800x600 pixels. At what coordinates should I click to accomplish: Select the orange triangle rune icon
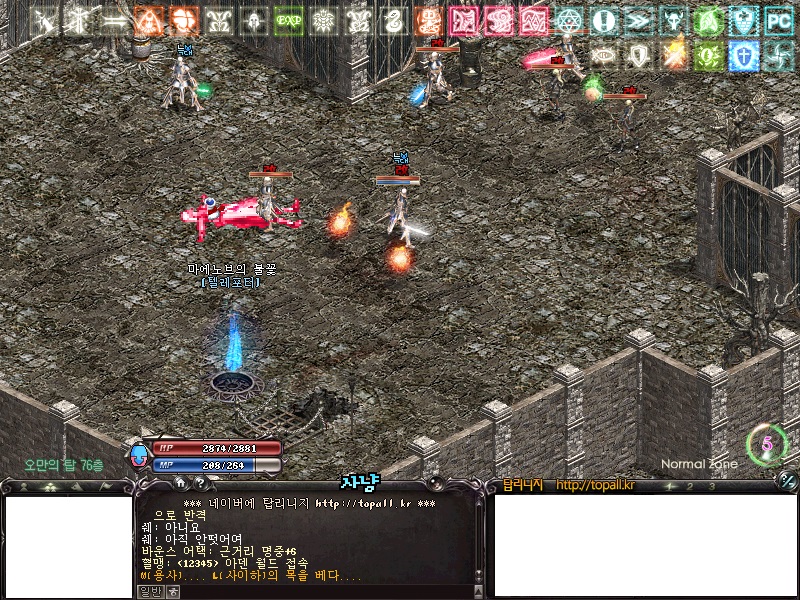coord(149,20)
